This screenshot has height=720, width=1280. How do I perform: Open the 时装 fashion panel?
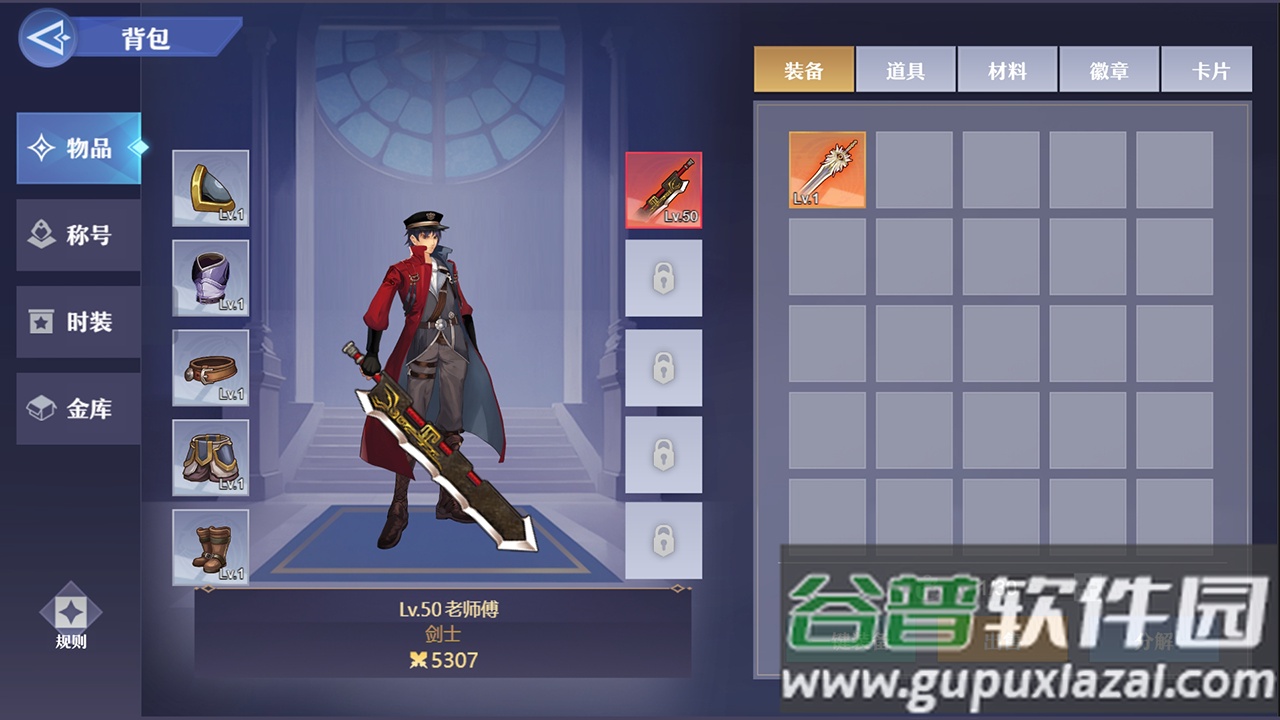pyautogui.click(x=78, y=322)
